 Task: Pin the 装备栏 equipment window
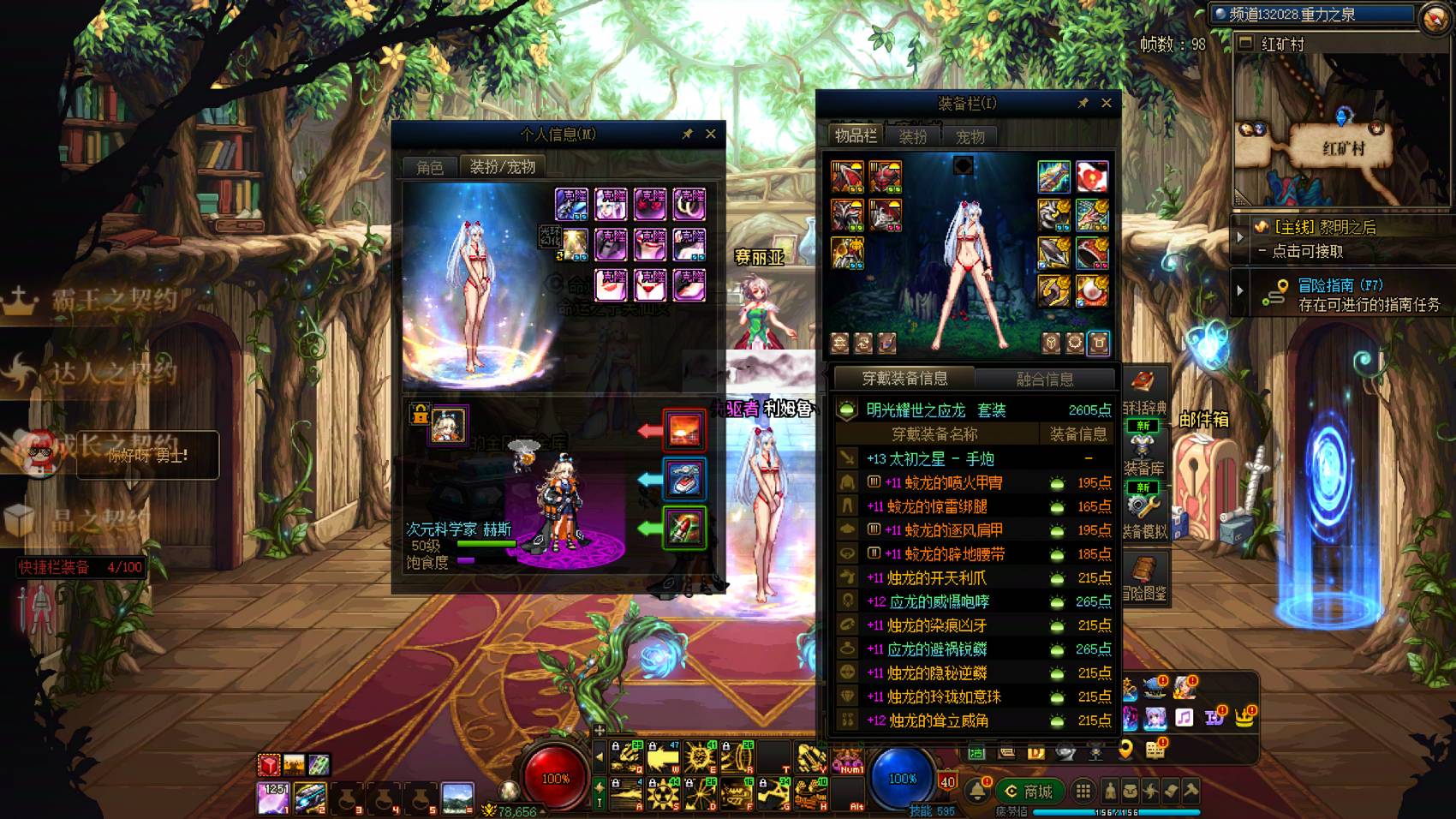coord(1083,103)
